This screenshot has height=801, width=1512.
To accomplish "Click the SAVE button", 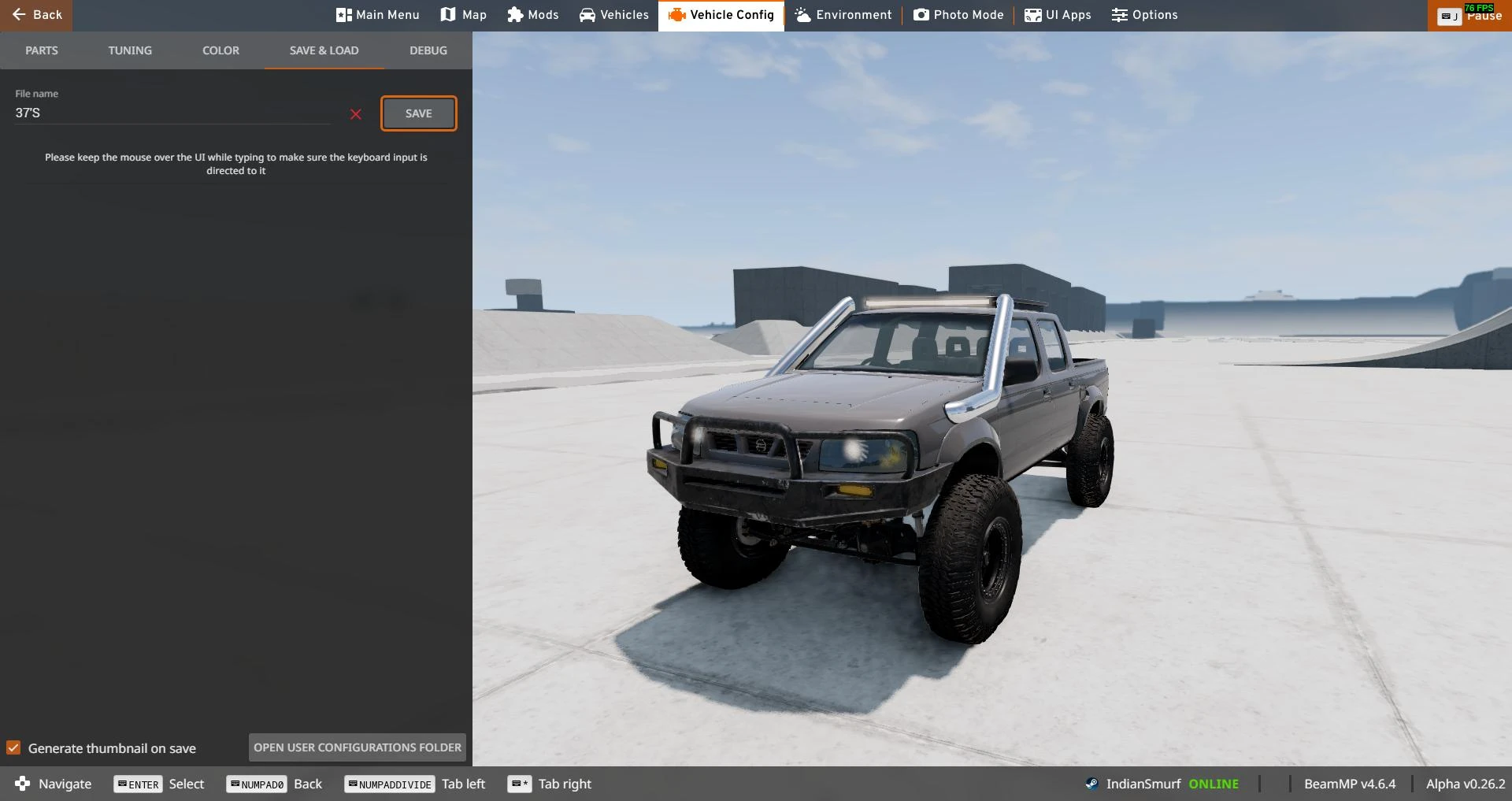I will pyautogui.click(x=418, y=113).
